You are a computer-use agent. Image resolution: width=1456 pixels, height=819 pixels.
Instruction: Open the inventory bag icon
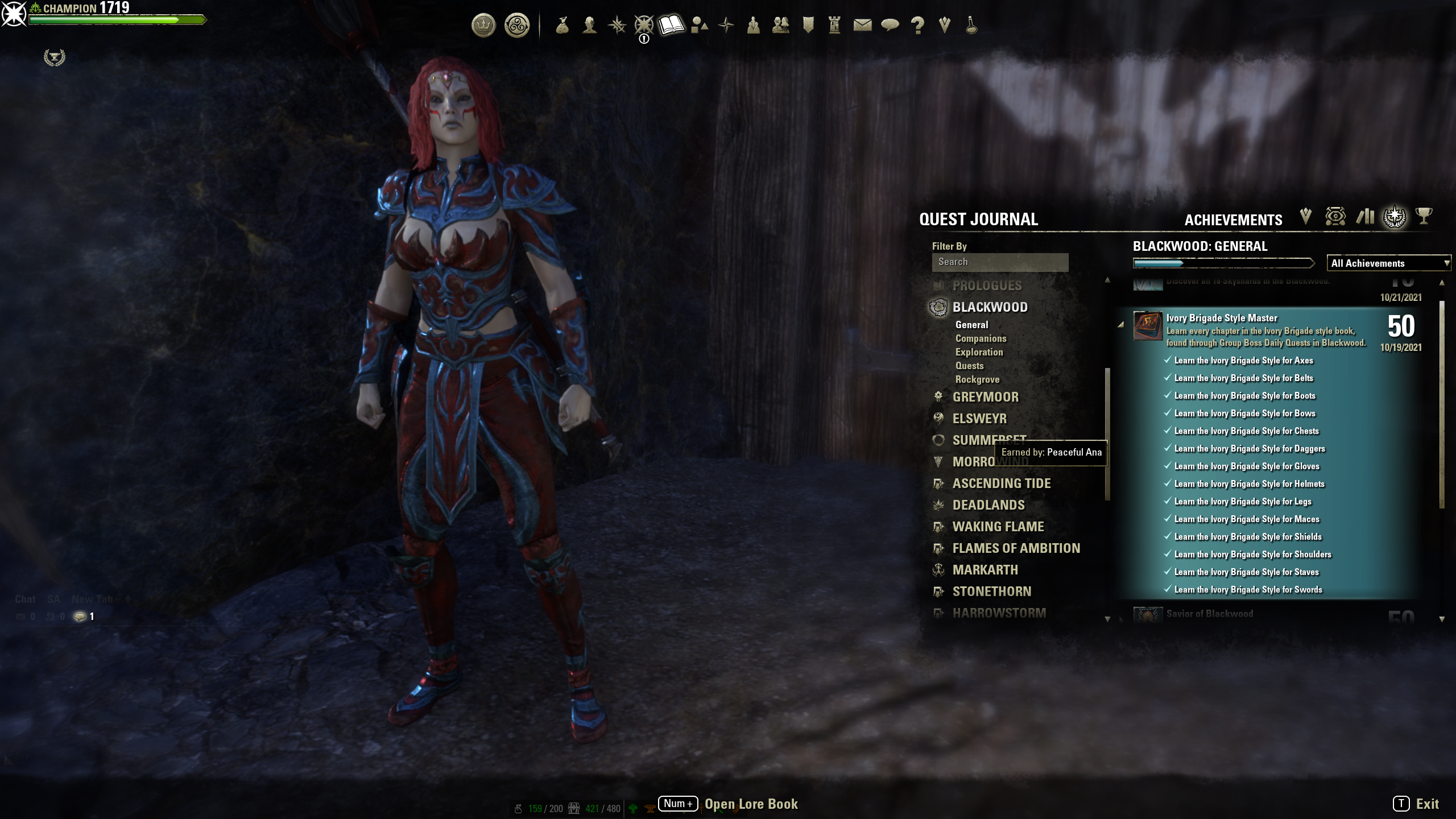pos(562,25)
